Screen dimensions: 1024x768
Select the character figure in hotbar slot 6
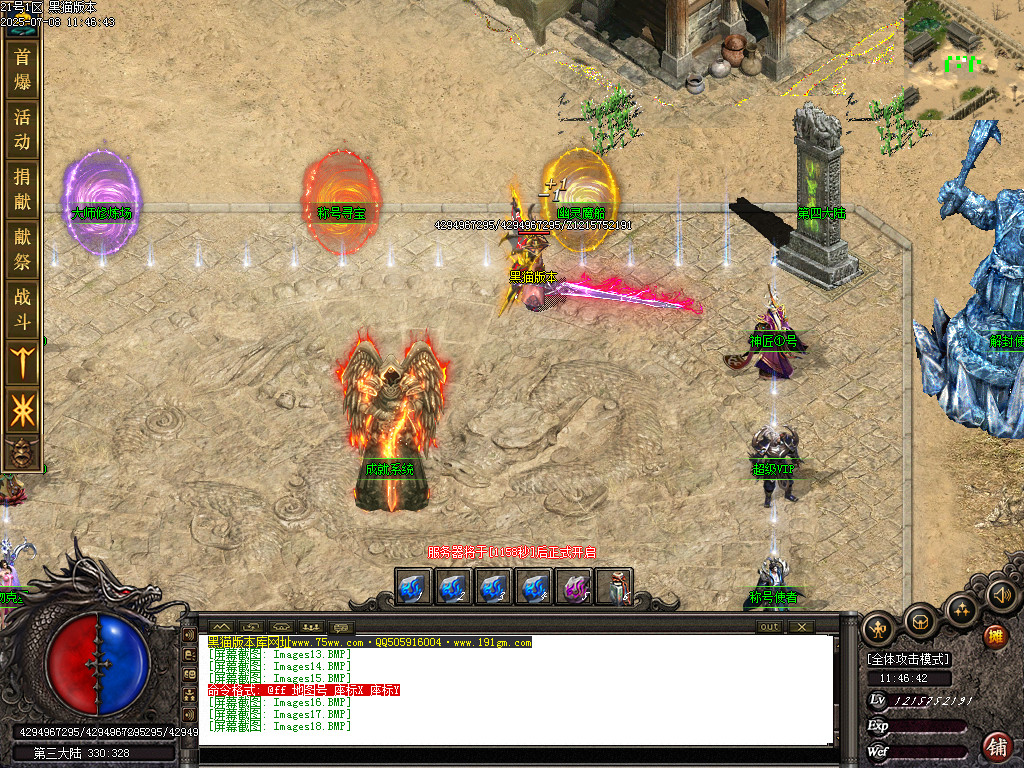click(615, 587)
